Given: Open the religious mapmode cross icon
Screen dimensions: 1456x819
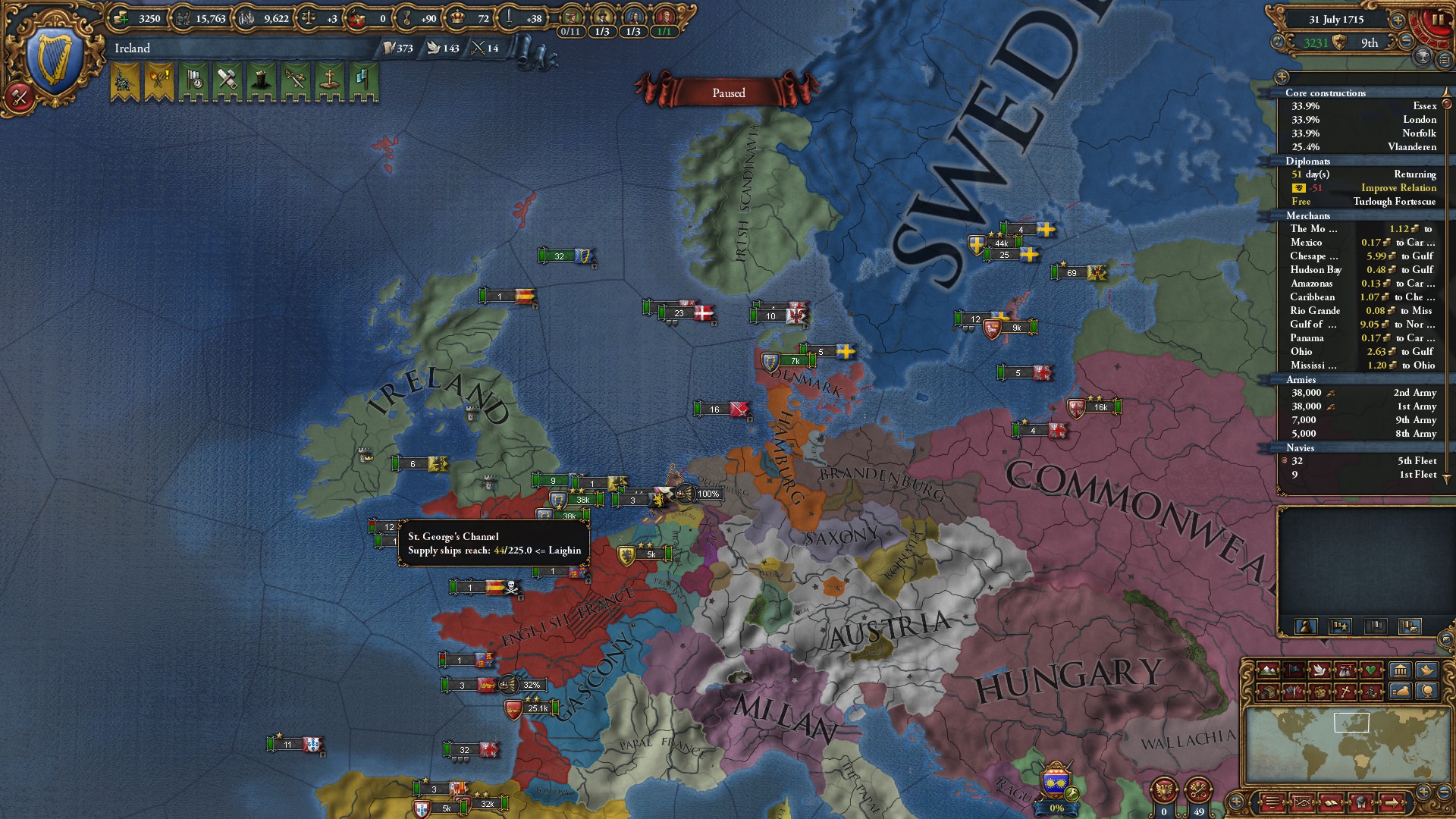Looking at the screenshot, I should tap(1345, 692).
